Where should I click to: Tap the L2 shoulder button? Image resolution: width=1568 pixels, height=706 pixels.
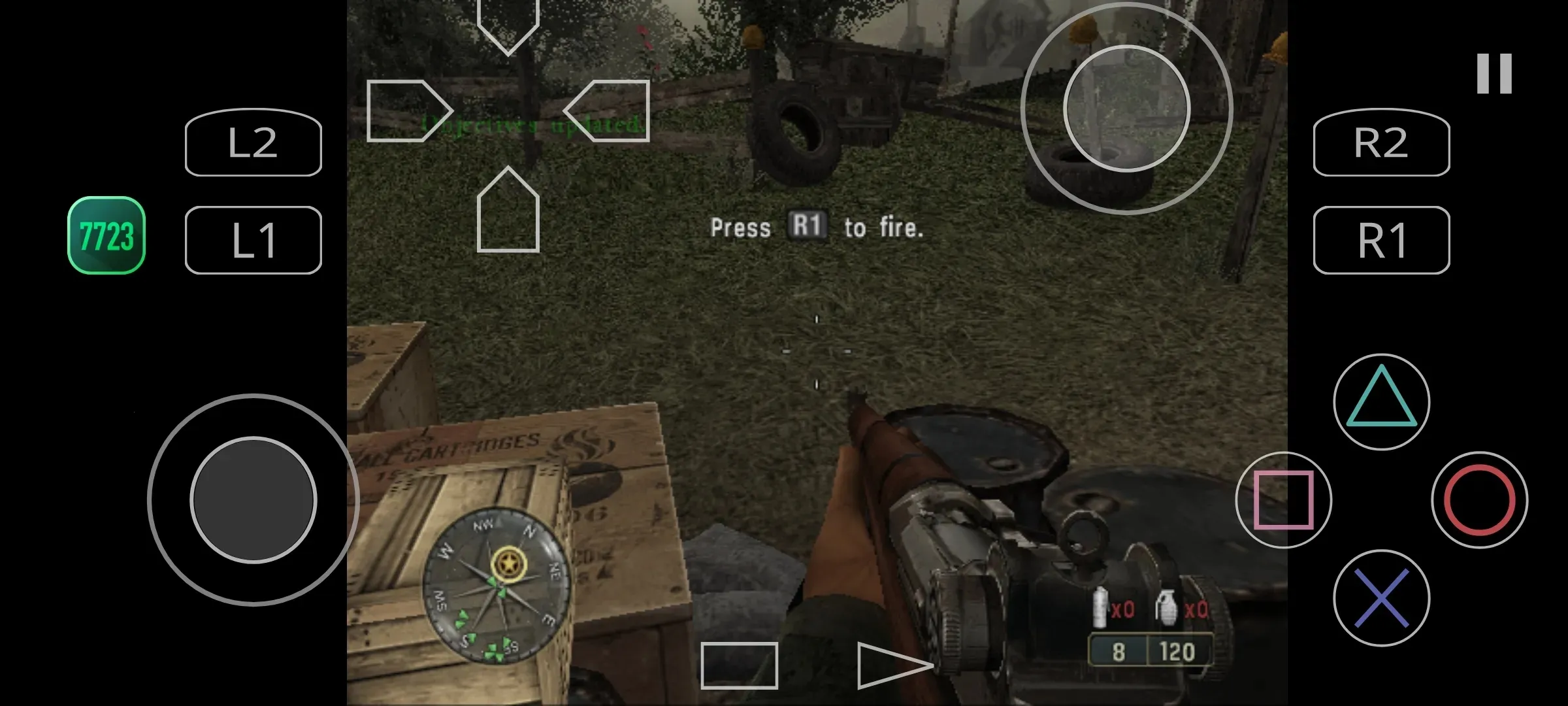pyautogui.click(x=253, y=143)
